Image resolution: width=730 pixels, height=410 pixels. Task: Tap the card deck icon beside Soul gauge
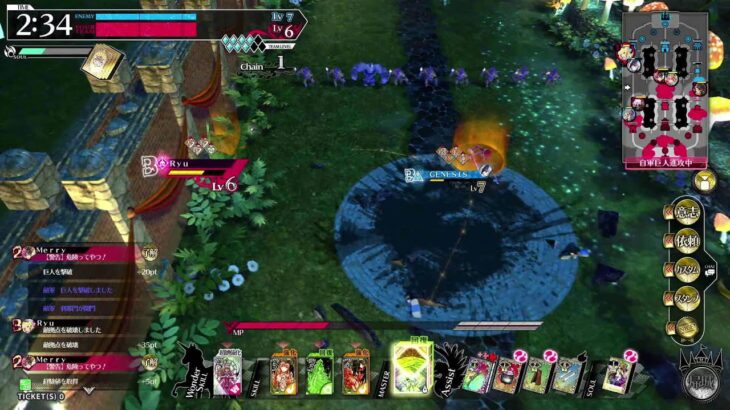[x=101, y=62]
